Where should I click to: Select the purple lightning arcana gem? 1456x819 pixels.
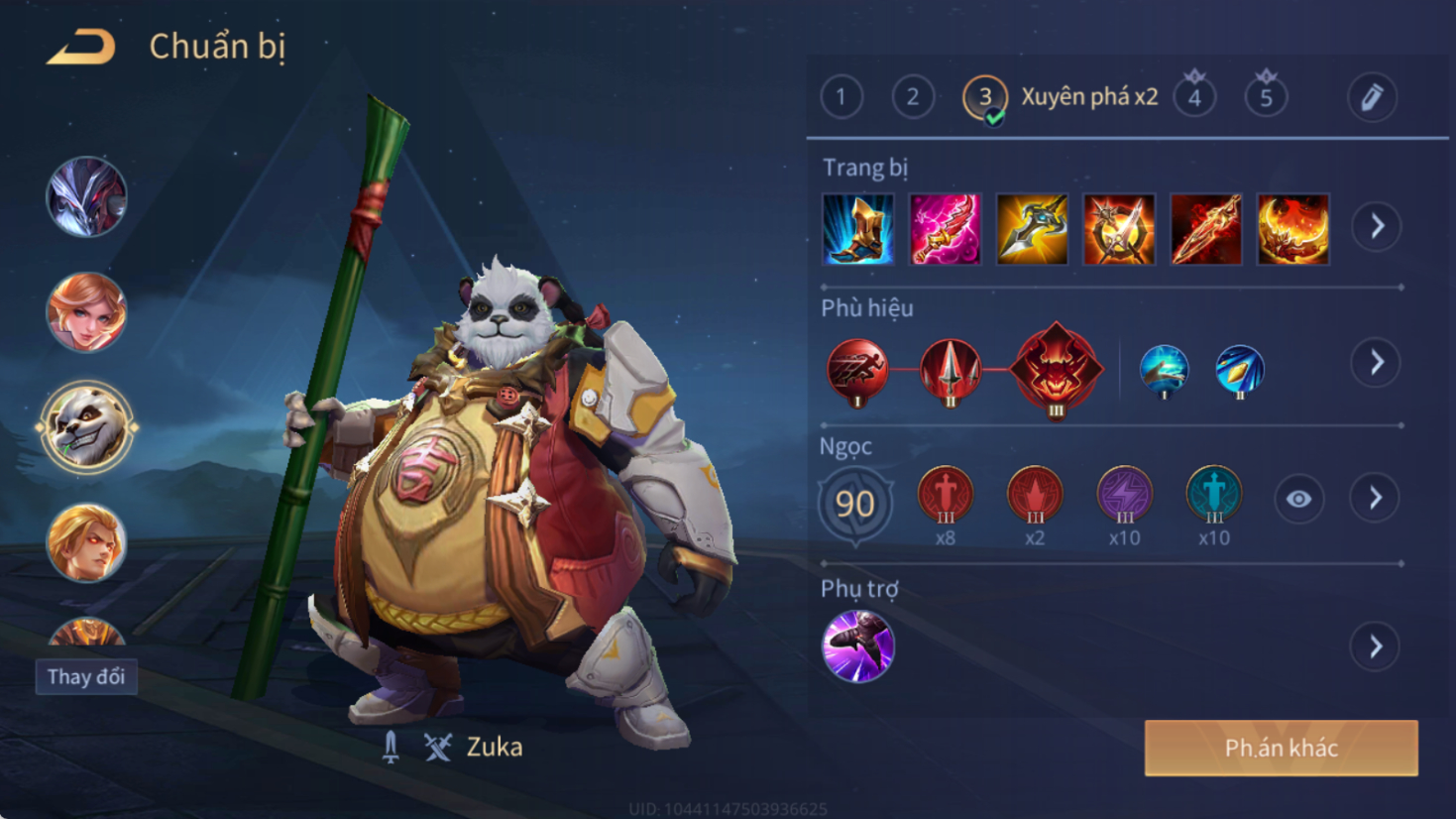click(1124, 494)
